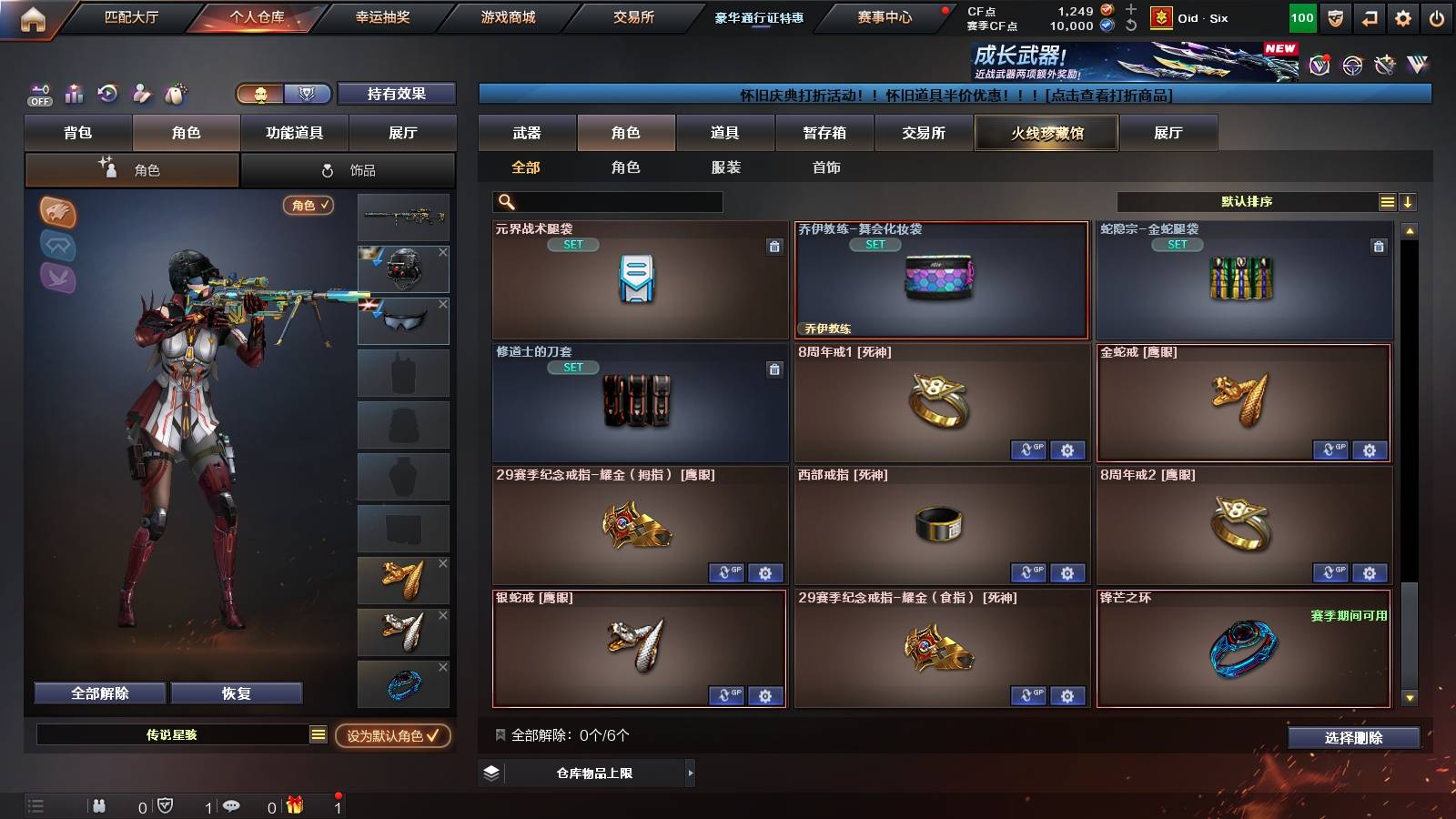
Task: Open the 游戏商城 menu at the top
Action: 506,15
